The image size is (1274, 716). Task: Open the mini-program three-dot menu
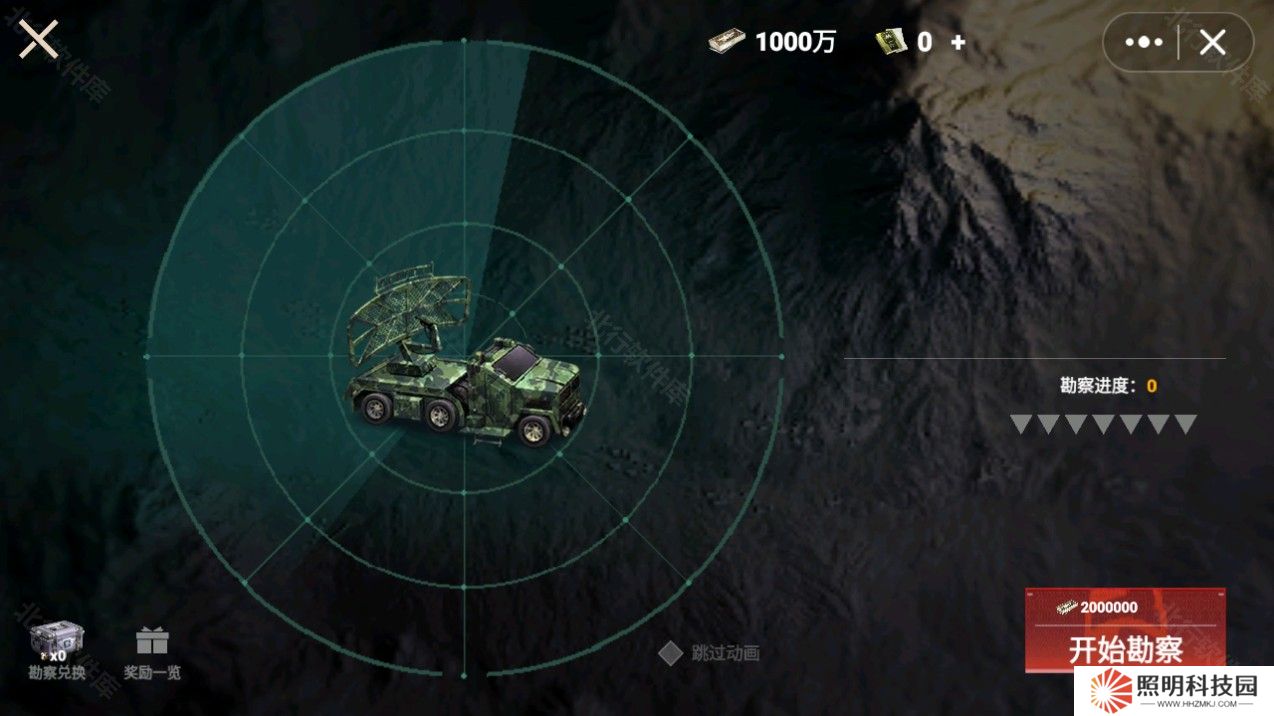click(1143, 42)
